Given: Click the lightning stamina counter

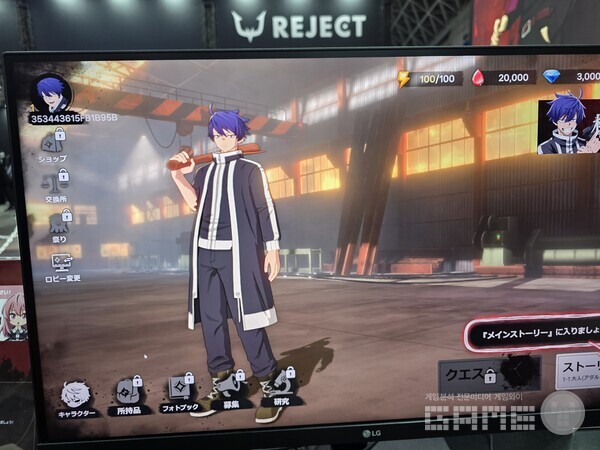Looking at the screenshot, I should [x=430, y=77].
